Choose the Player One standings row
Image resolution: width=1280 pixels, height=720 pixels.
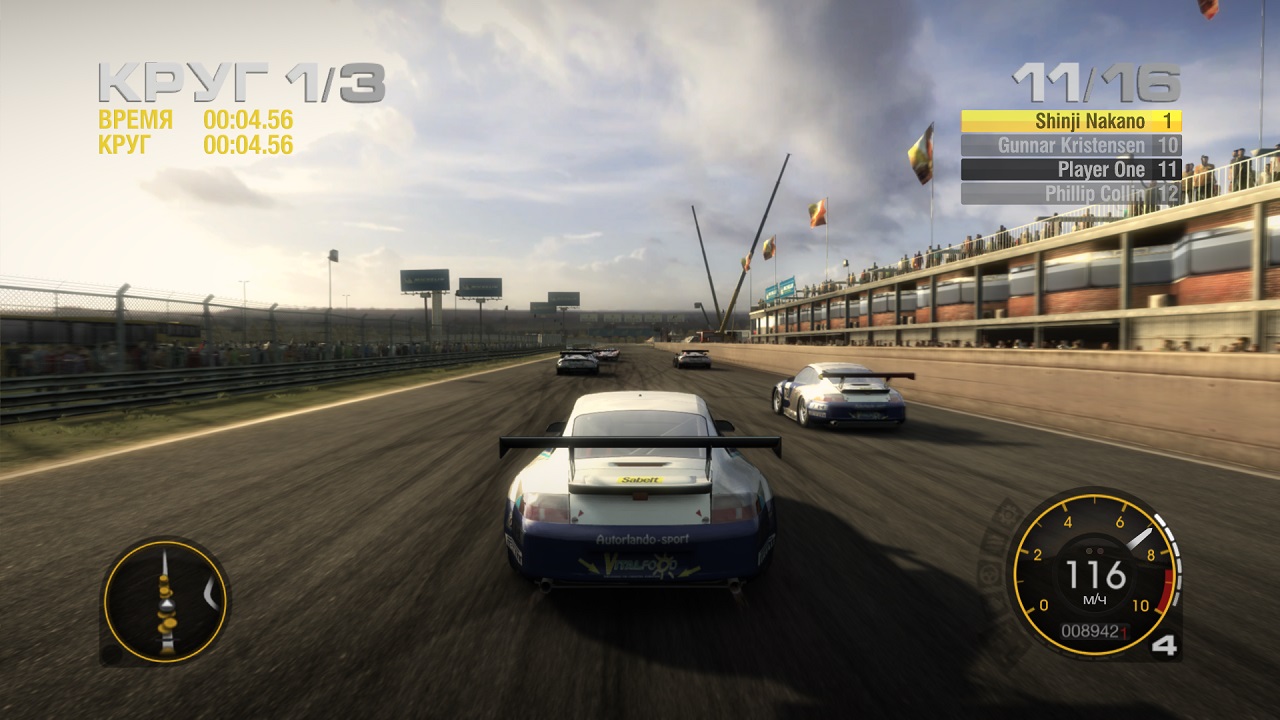click(x=1071, y=169)
